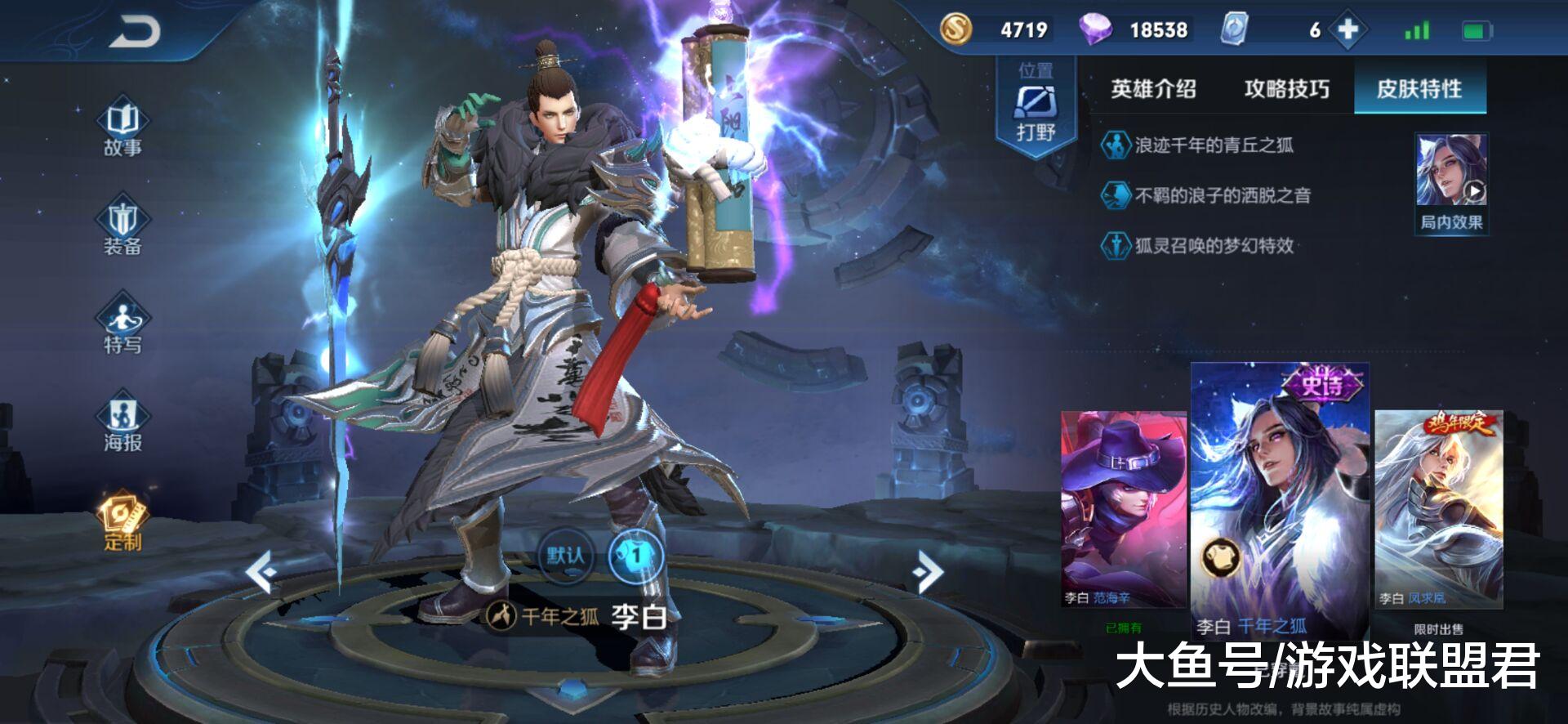Image resolution: width=1568 pixels, height=724 pixels.
Task: Show previous hero with left arrow
Action: tap(261, 571)
